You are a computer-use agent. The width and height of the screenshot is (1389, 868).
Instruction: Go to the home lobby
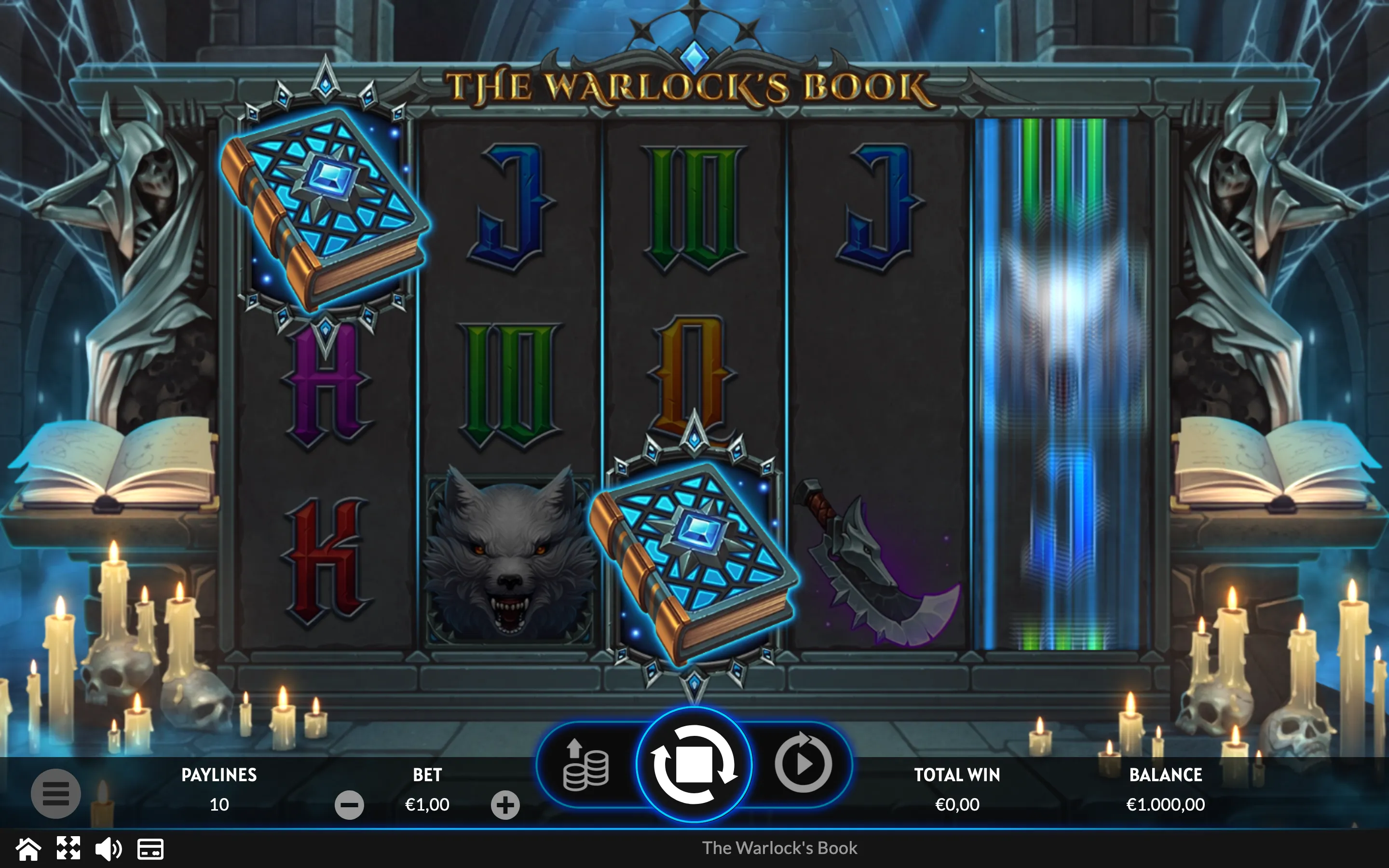point(27,849)
